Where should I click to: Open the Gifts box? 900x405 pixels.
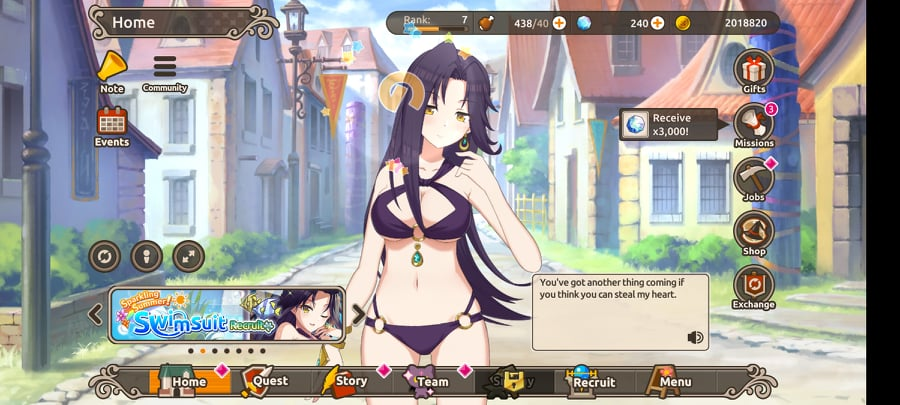coord(754,69)
